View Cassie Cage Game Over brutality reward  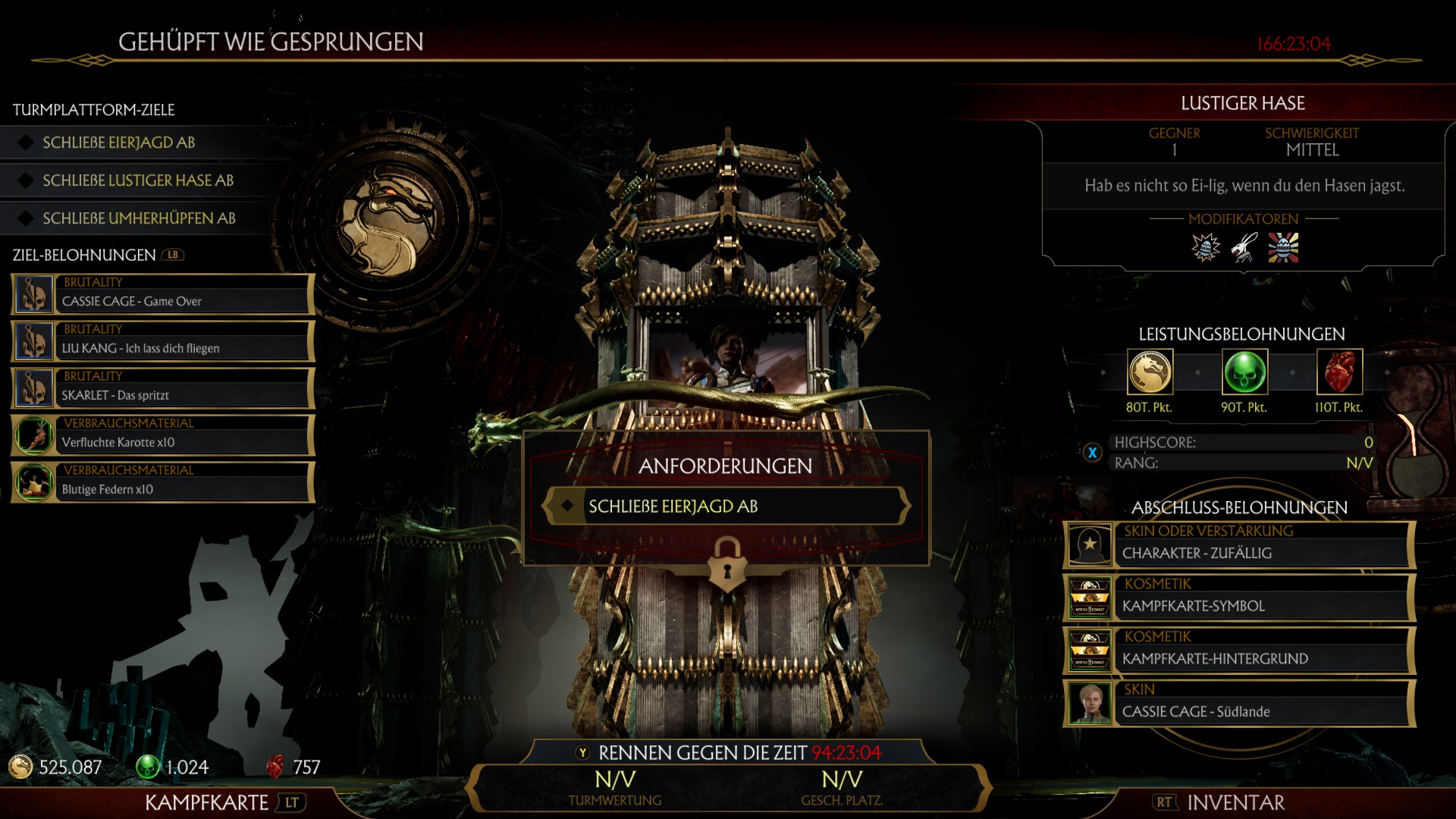coord(162,294)
